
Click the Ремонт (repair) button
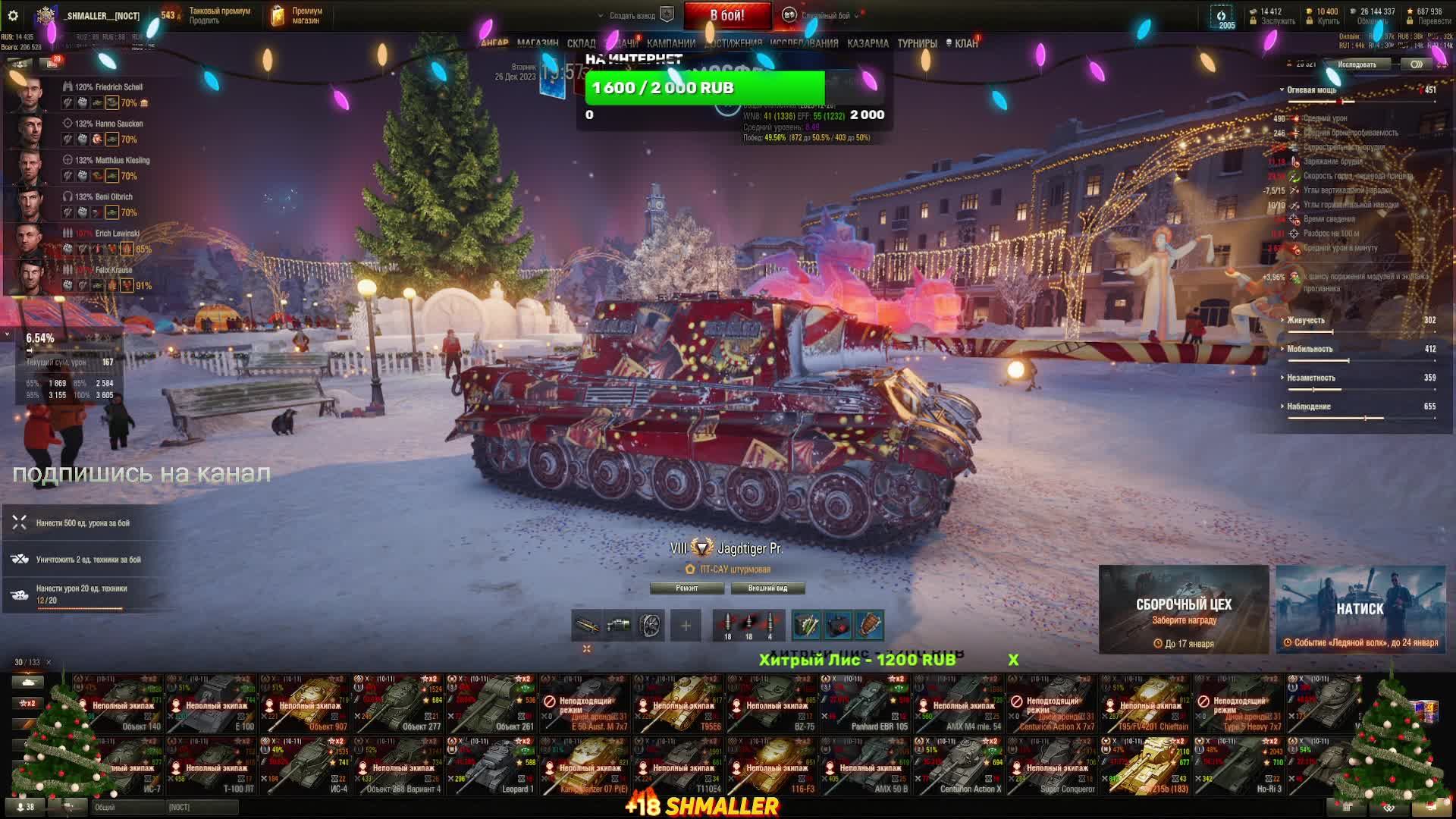click(687, 588)
